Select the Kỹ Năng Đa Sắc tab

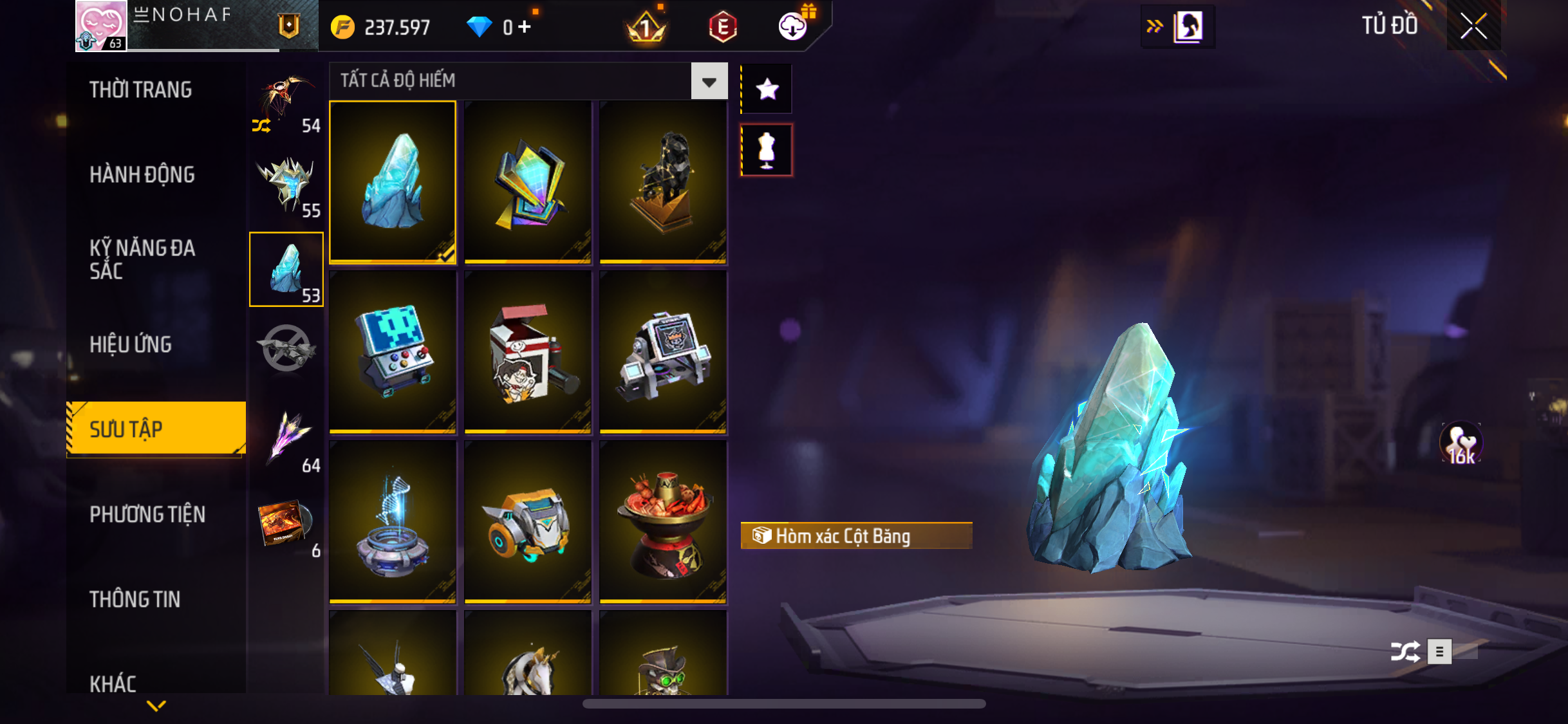pyautogui.click(x=142, y=259)
